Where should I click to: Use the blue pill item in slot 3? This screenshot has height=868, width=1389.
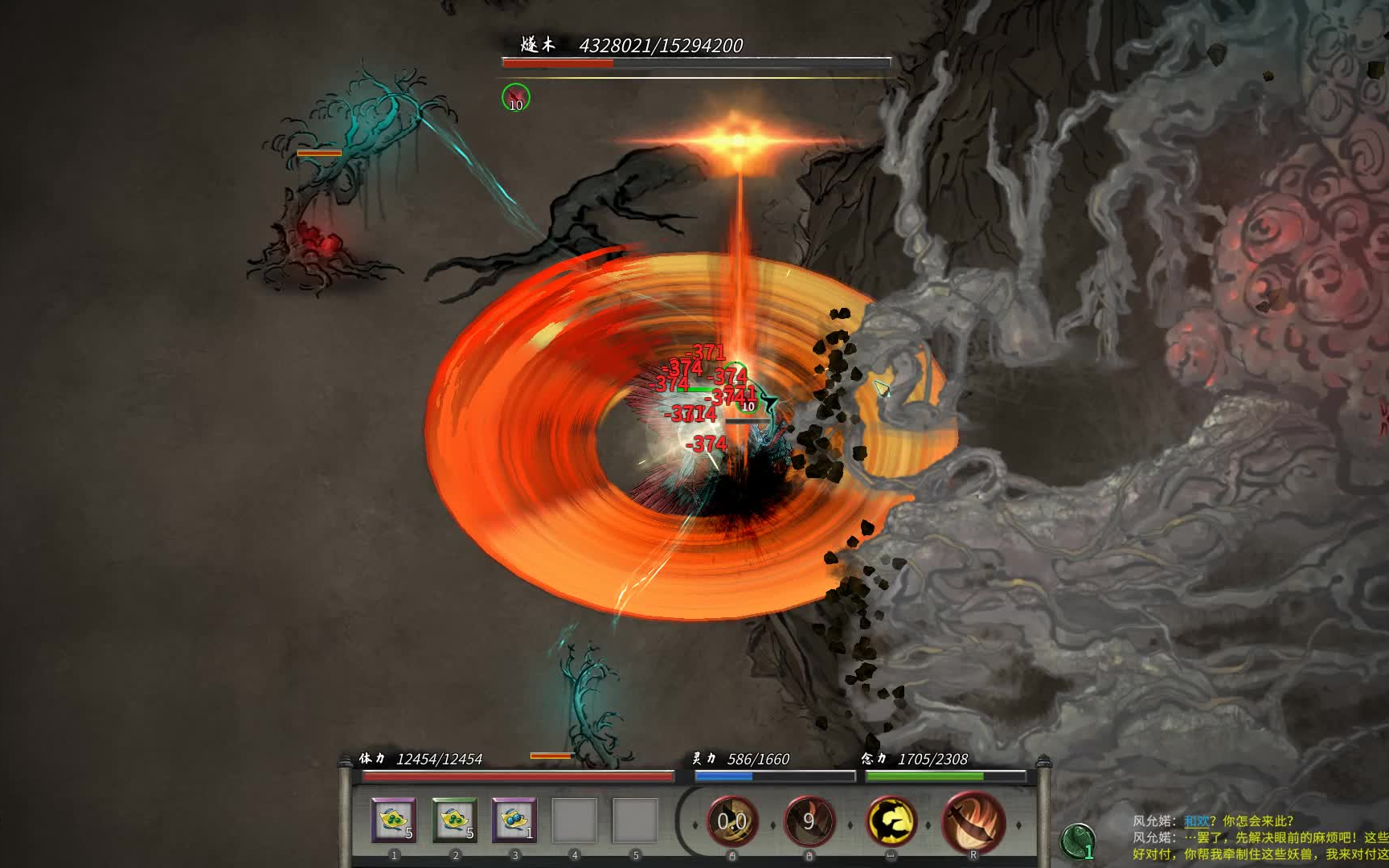(514, 820)
